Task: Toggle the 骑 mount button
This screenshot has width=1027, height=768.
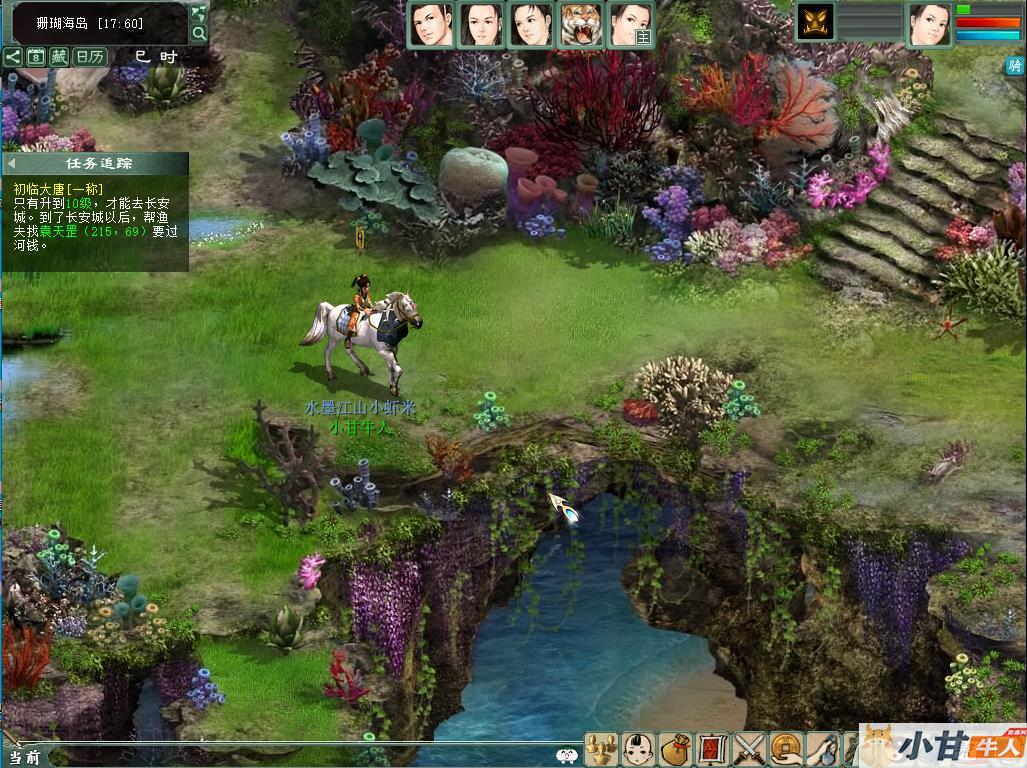Action: 1015,66
